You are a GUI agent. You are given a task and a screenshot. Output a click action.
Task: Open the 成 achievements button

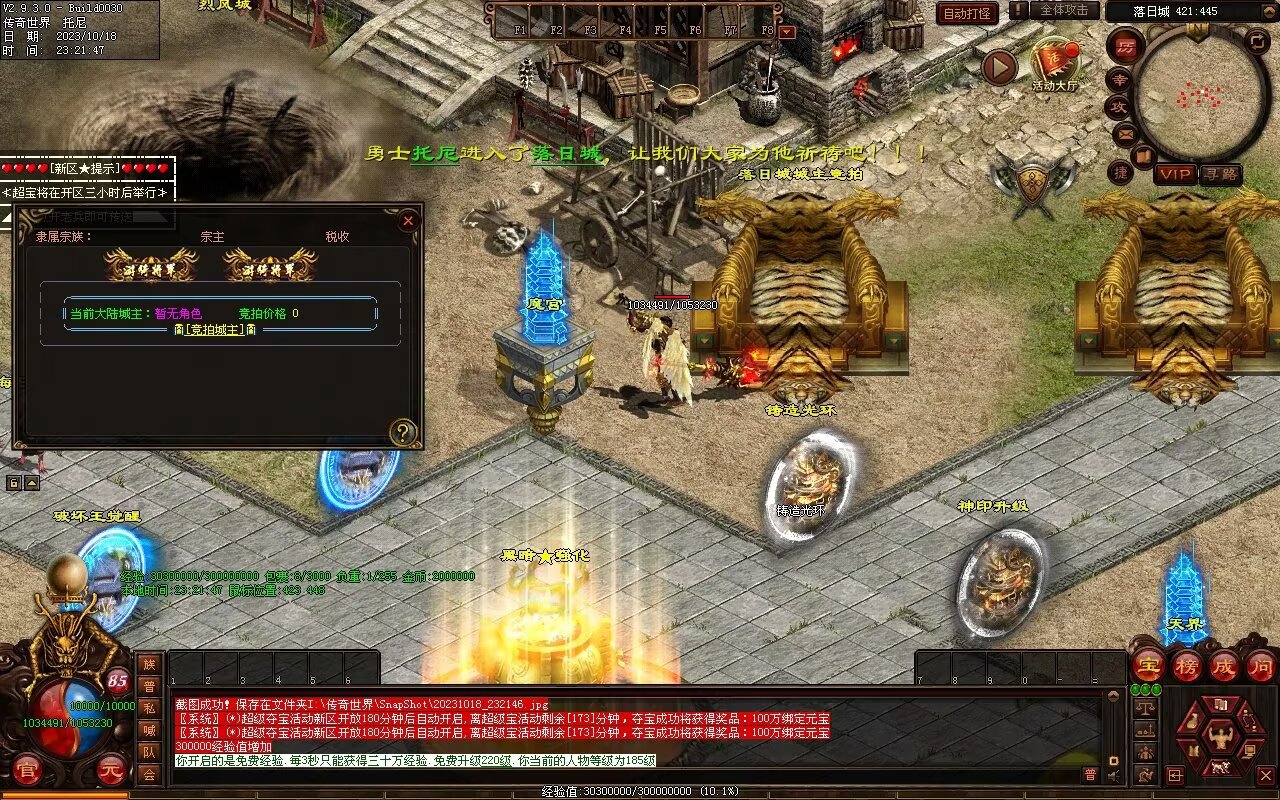[1223, 665]
